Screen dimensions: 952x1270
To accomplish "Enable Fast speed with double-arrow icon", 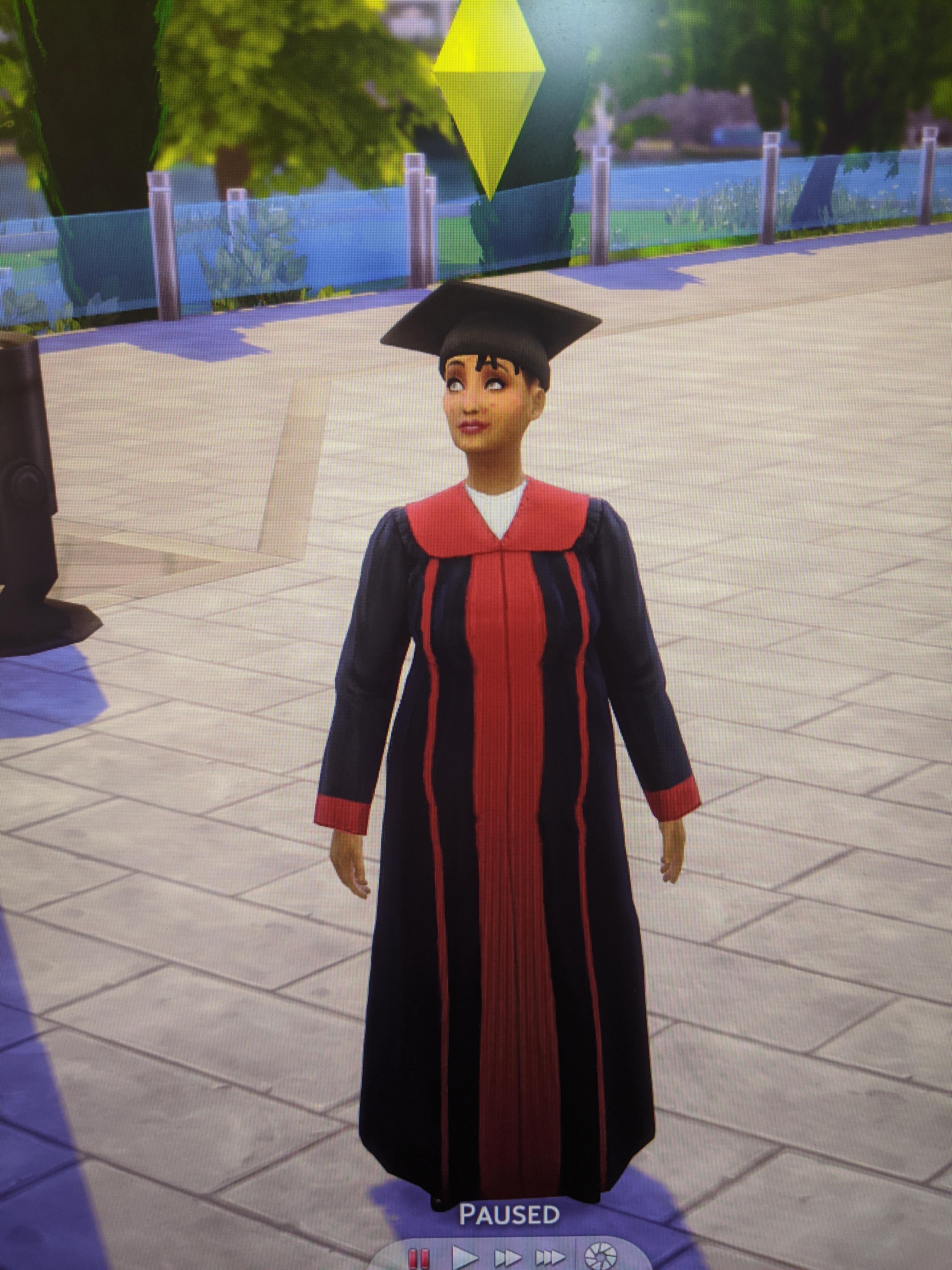I will pos(508,1257).
